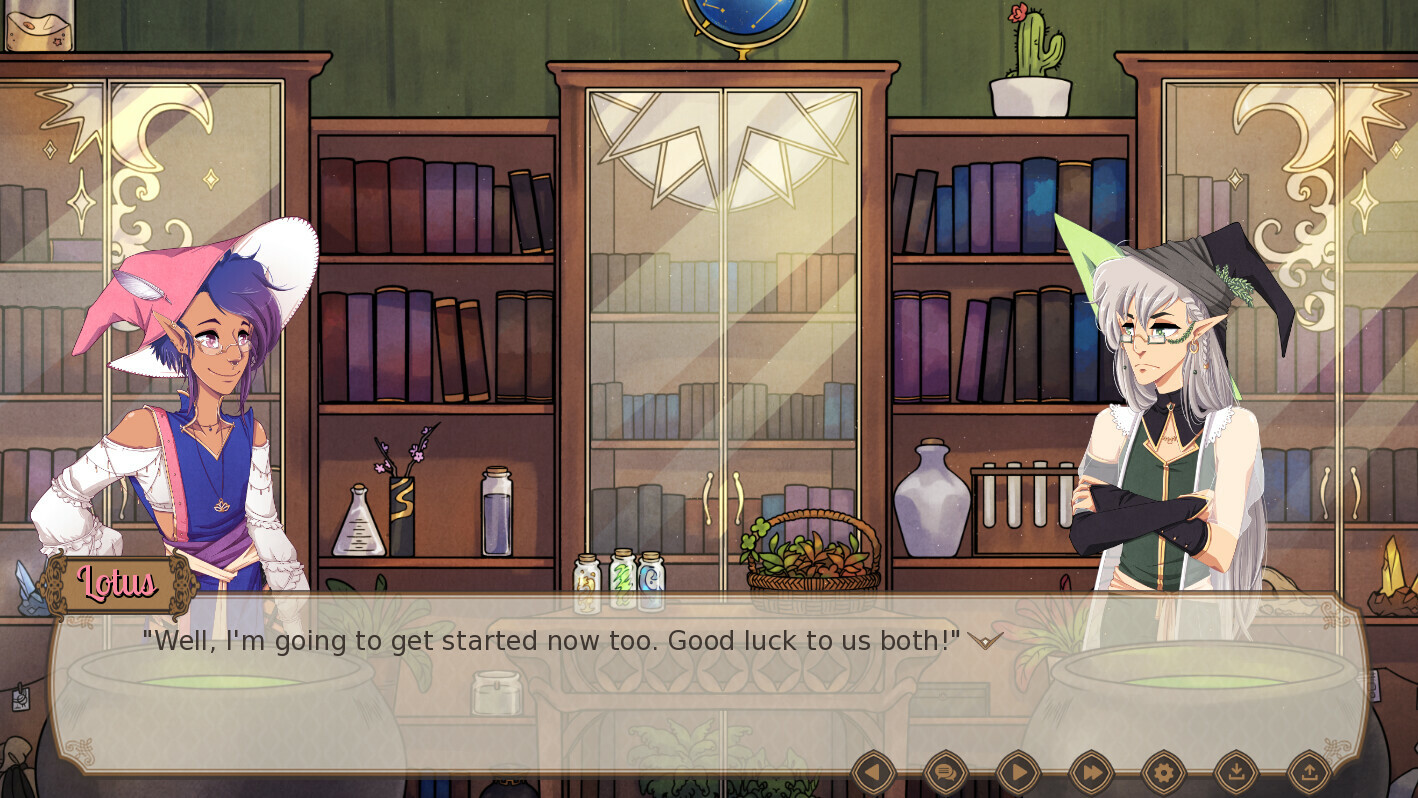Viewport: 1418px width, 798px height.
Task: Select the Lotus name plate
Action: pyautogui.click(x=117, y=585)
